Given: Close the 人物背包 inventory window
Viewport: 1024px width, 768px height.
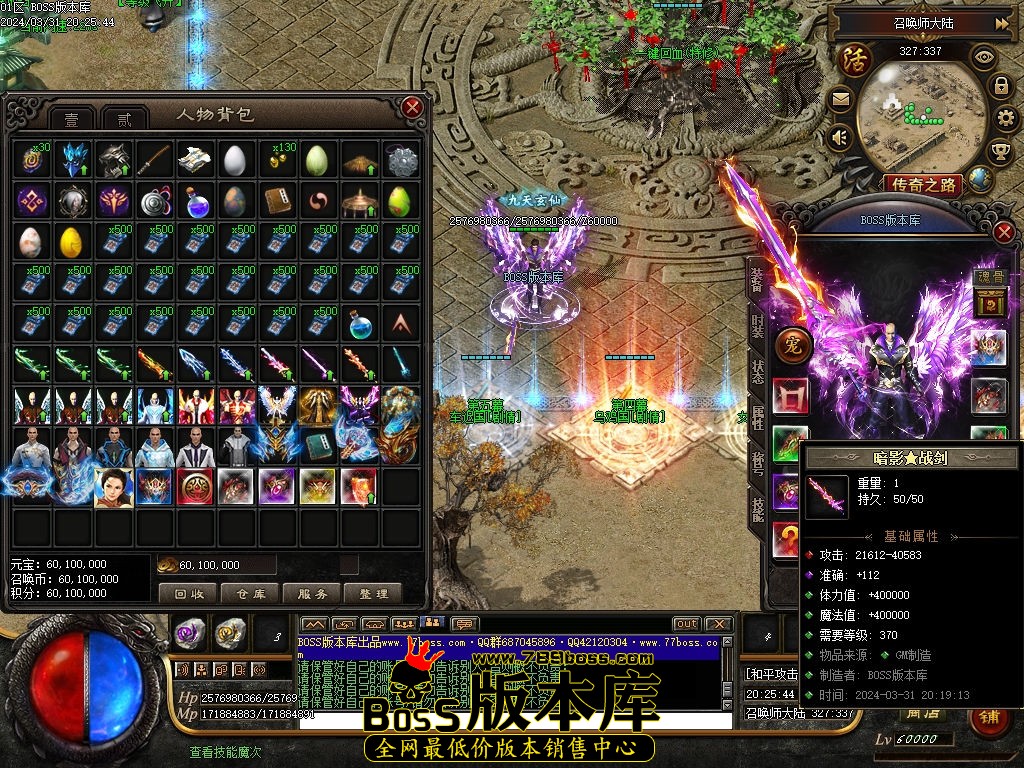Looking at the screenshot, I should coord(412,107).
